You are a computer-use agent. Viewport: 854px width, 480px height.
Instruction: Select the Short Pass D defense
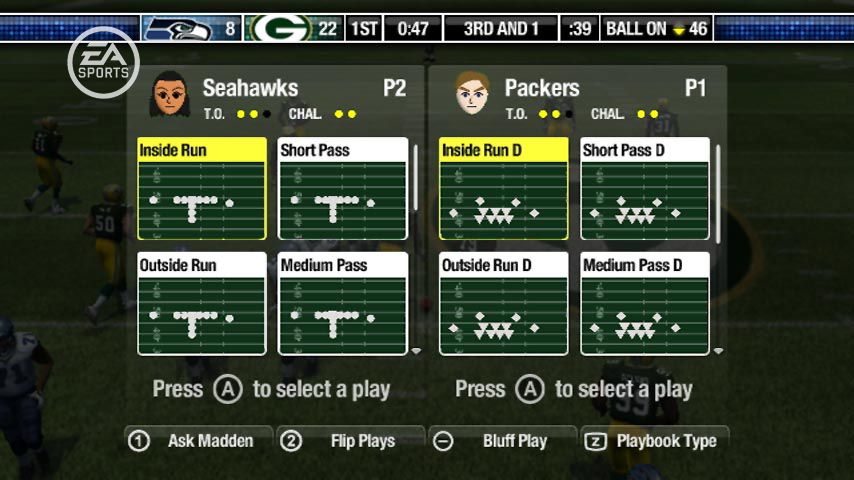[x=645, y=189]
